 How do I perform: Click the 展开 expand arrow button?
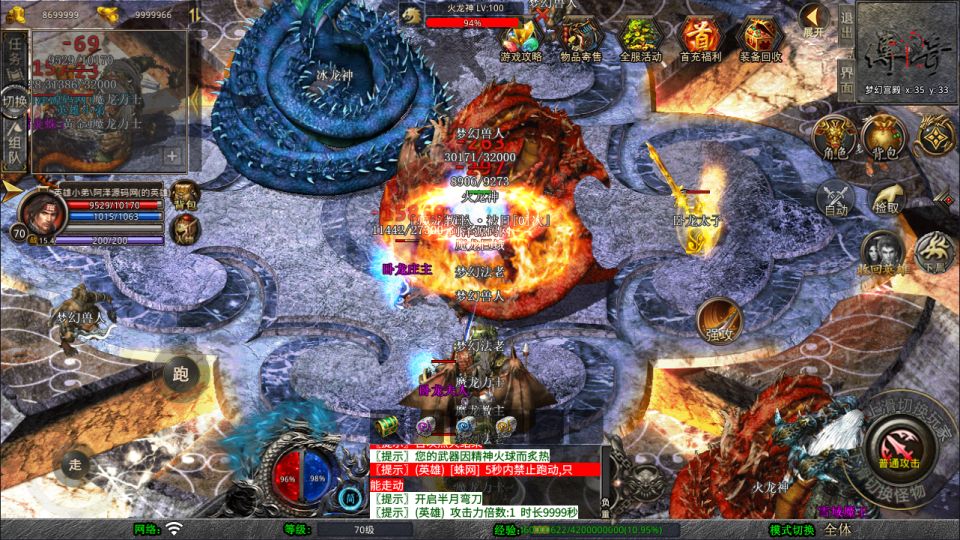(814, 19)
